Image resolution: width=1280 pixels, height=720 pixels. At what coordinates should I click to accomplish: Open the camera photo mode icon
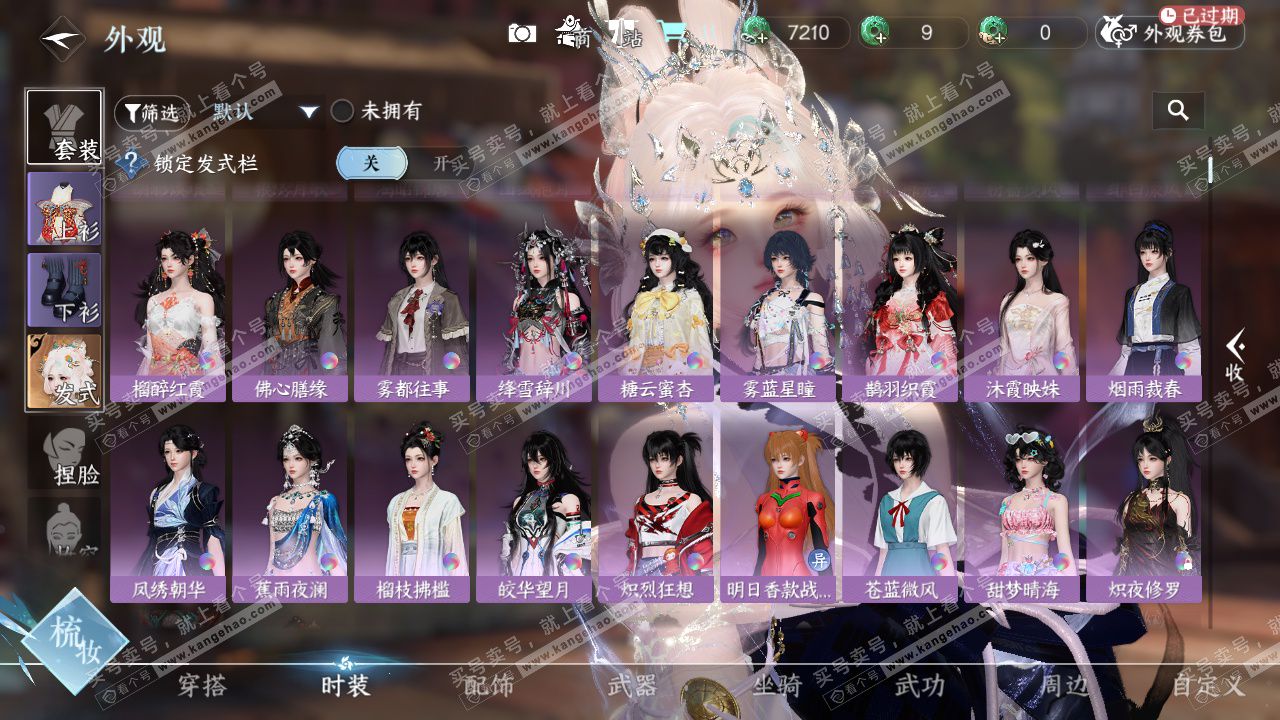pyautogui.click(x=522, y=34)
